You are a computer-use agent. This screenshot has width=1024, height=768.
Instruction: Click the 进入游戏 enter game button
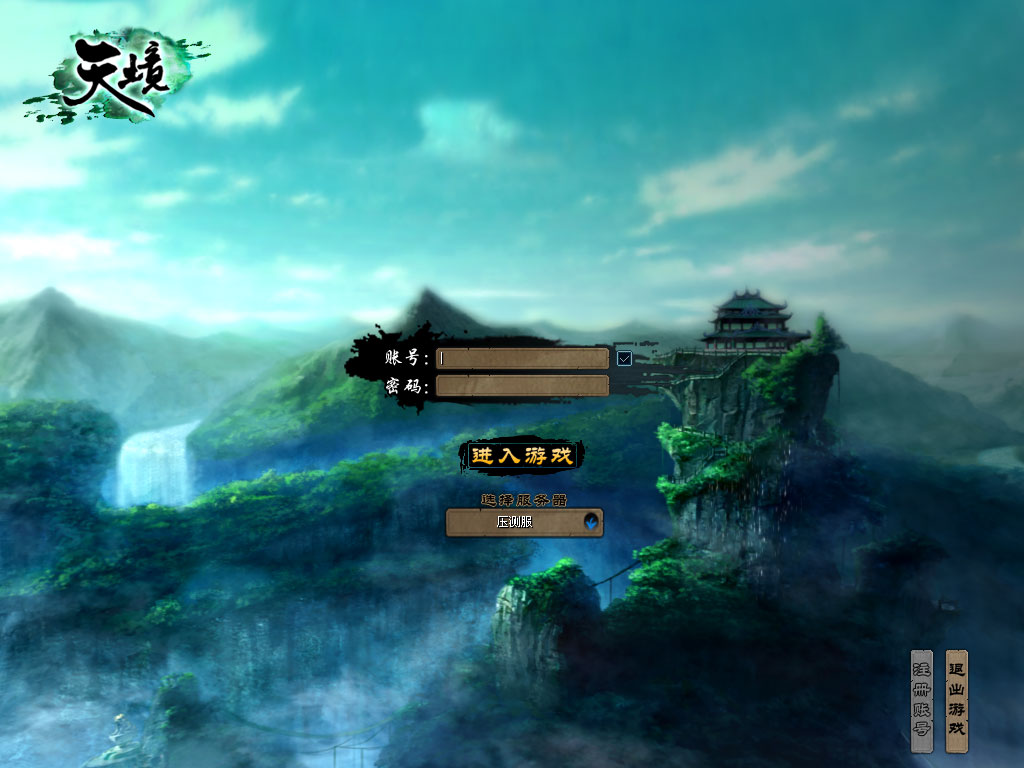[x=522, y=456]
